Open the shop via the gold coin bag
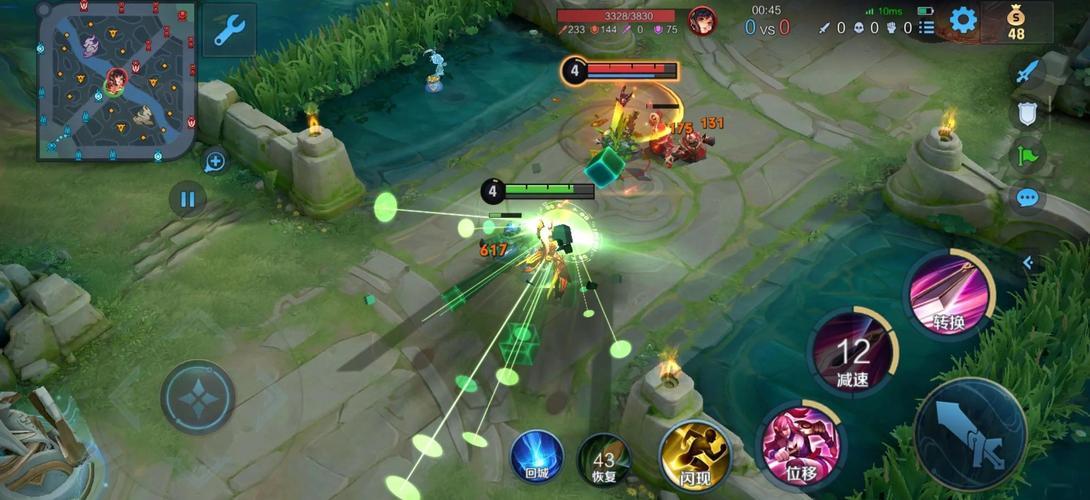The image size is (1090, 500). coord(1016,22)
